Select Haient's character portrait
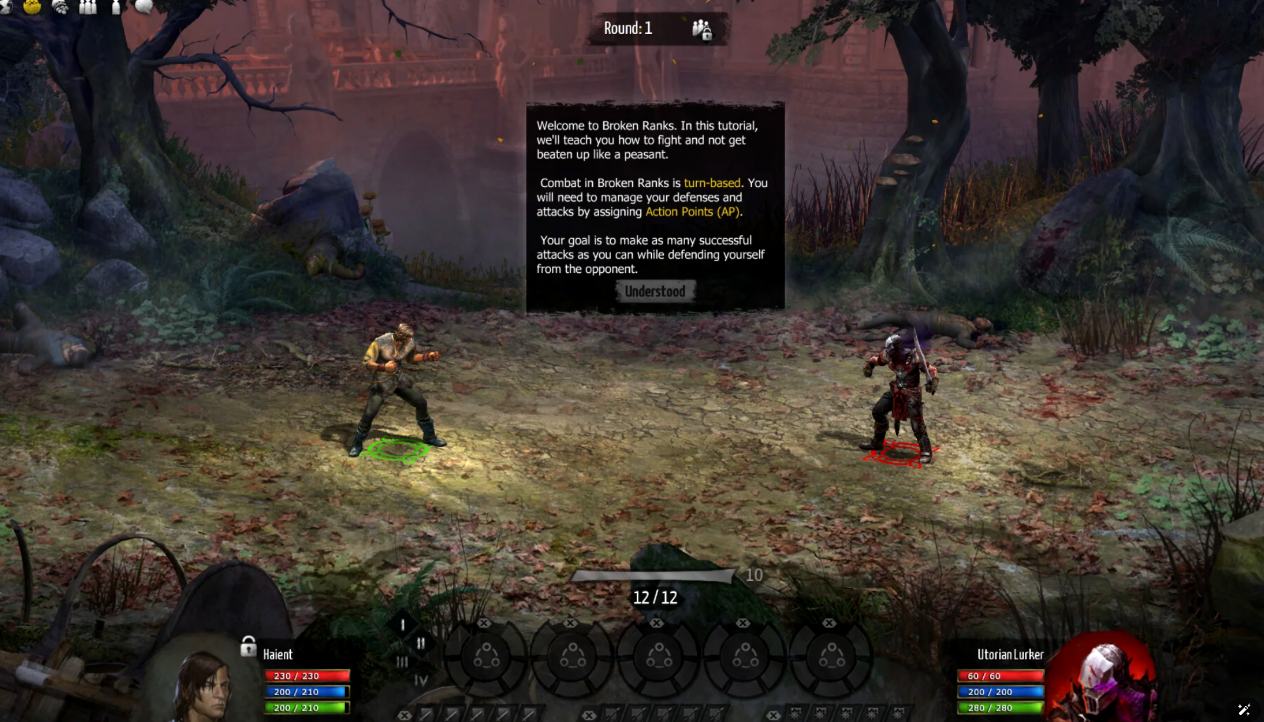Image resolution: width=1264 pixels, height=722 pixels. point(203,686)
